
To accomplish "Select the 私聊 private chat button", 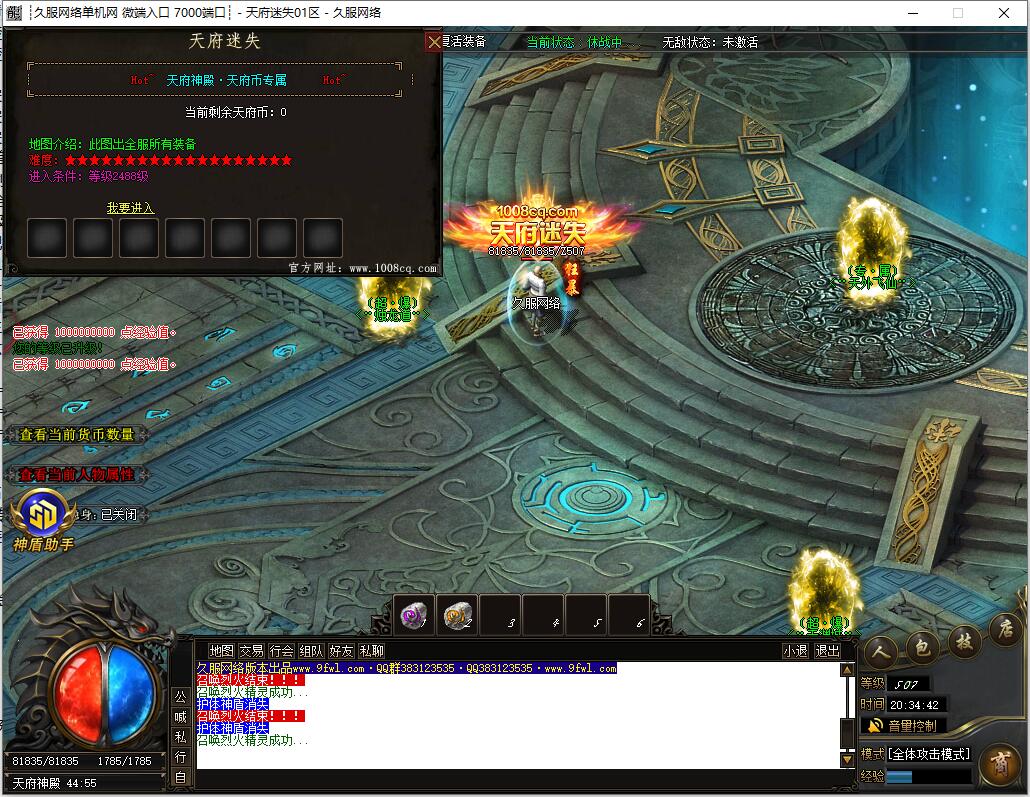I will pyautogui.click(x=371, y=651).
